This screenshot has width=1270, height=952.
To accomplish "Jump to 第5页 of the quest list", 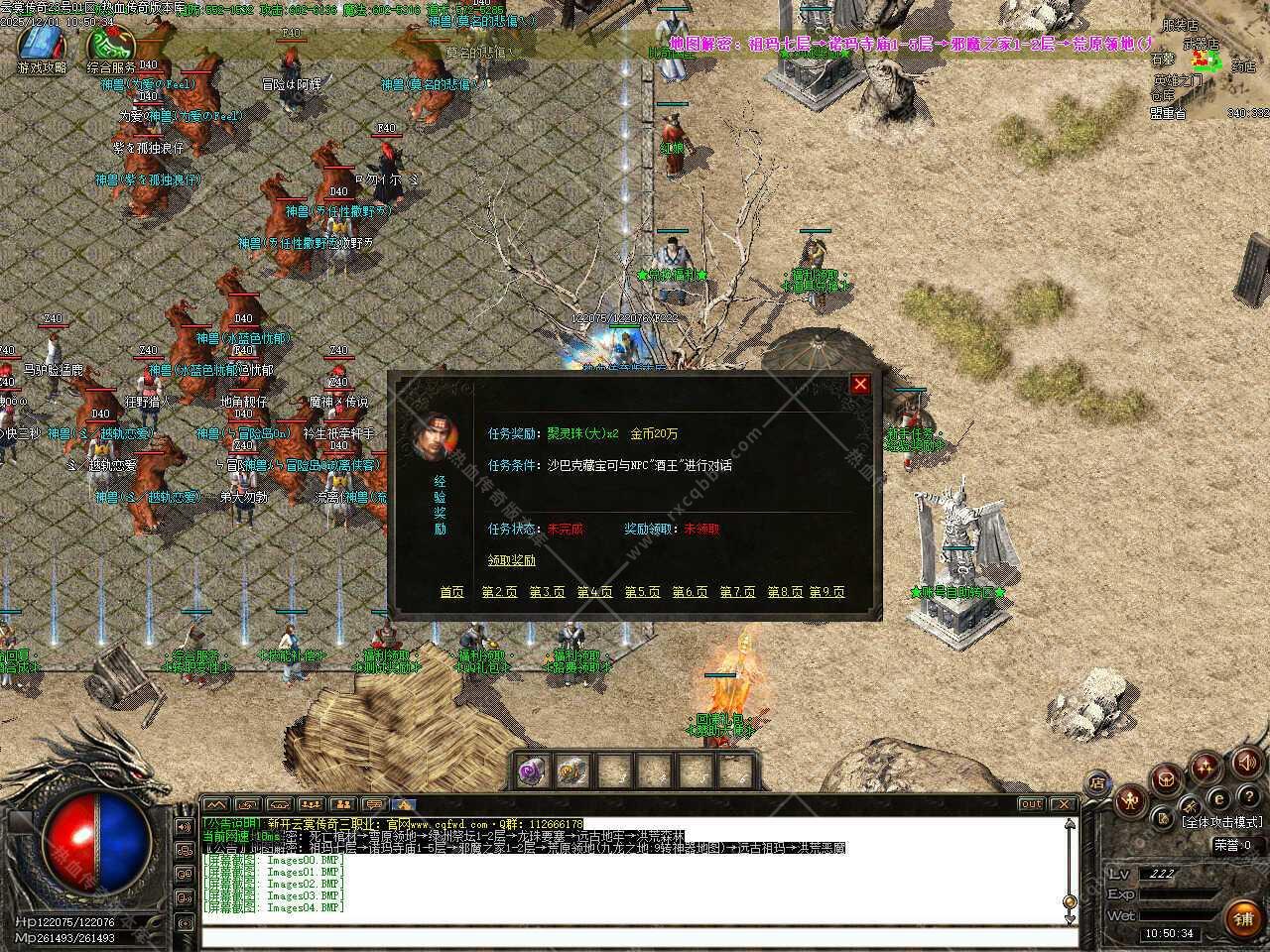I will [x=642, y=592].
